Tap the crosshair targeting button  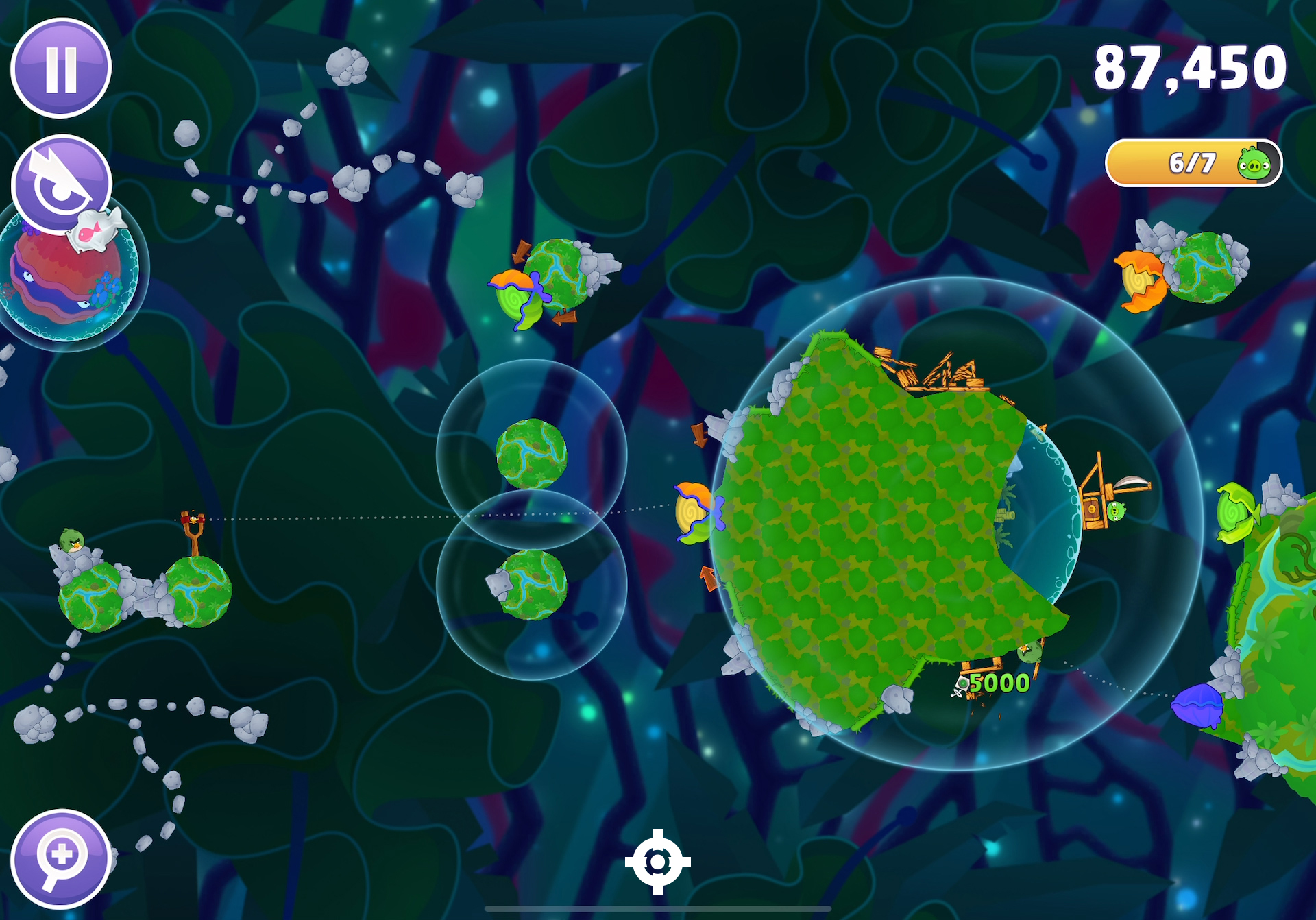657,862
